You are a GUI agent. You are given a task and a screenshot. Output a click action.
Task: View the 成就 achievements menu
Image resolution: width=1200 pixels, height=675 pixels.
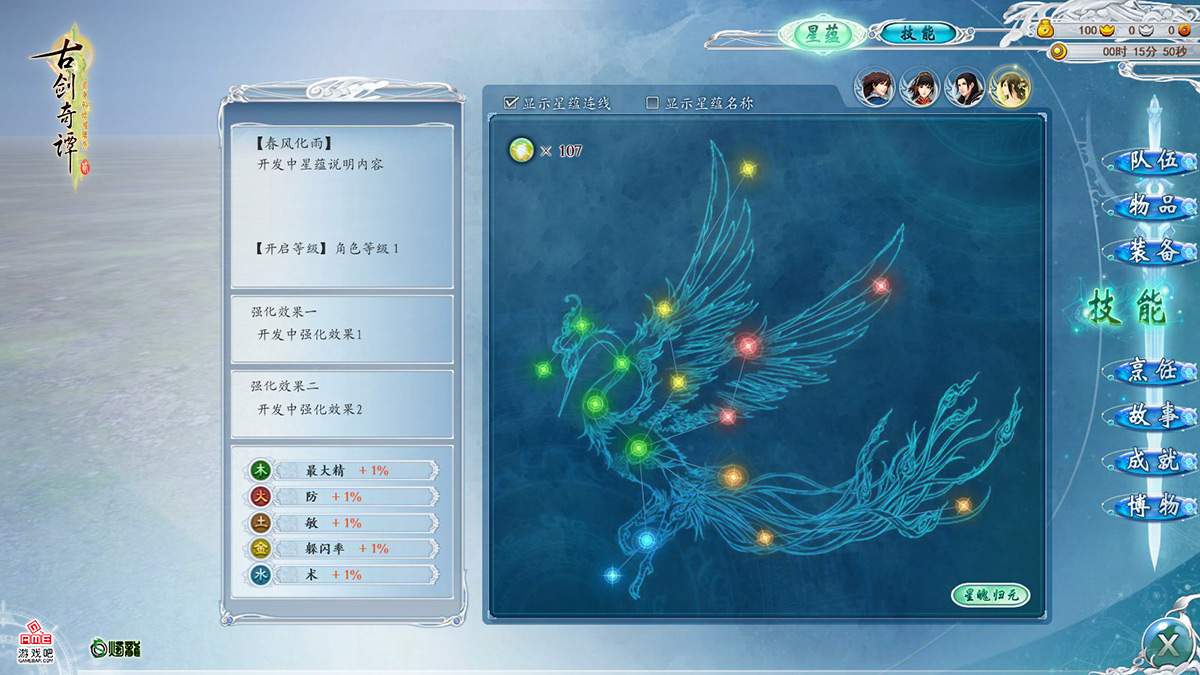click(1152, 461)
